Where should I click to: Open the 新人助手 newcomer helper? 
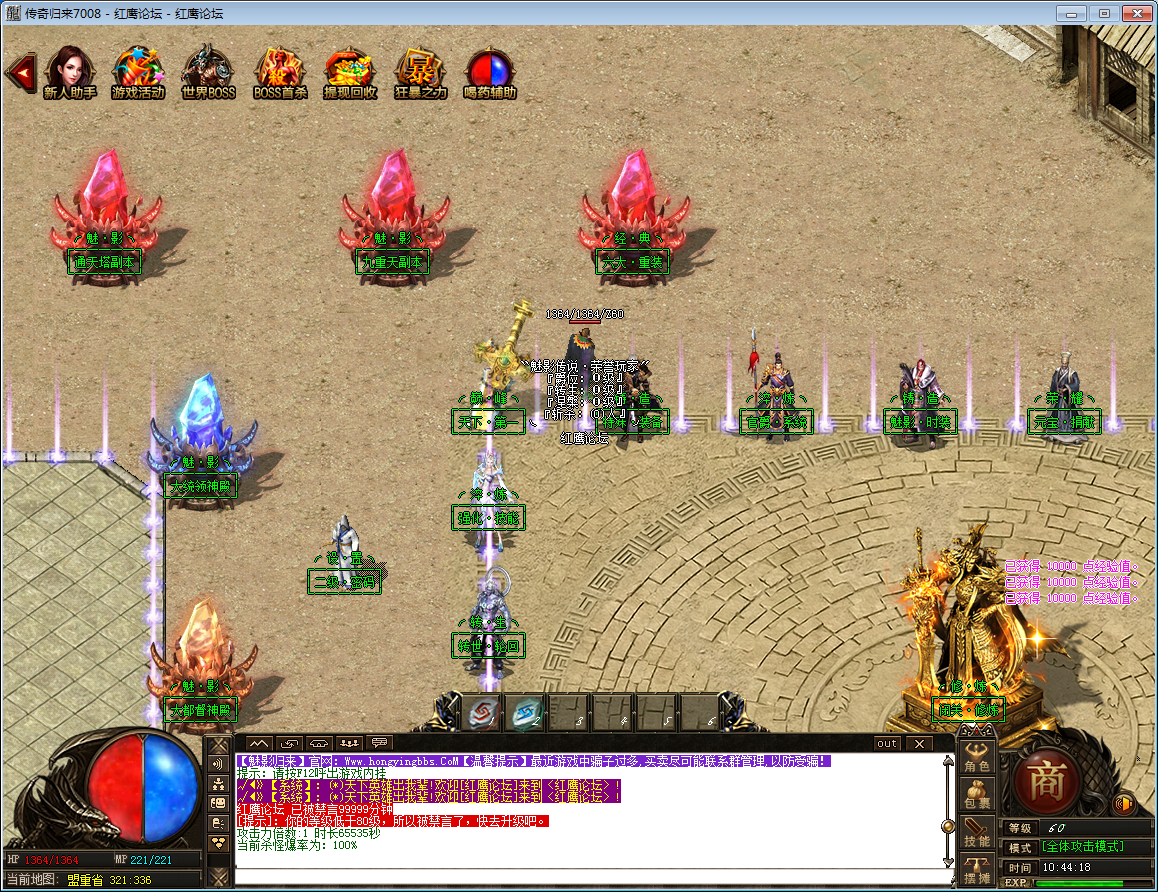point(69,71)
